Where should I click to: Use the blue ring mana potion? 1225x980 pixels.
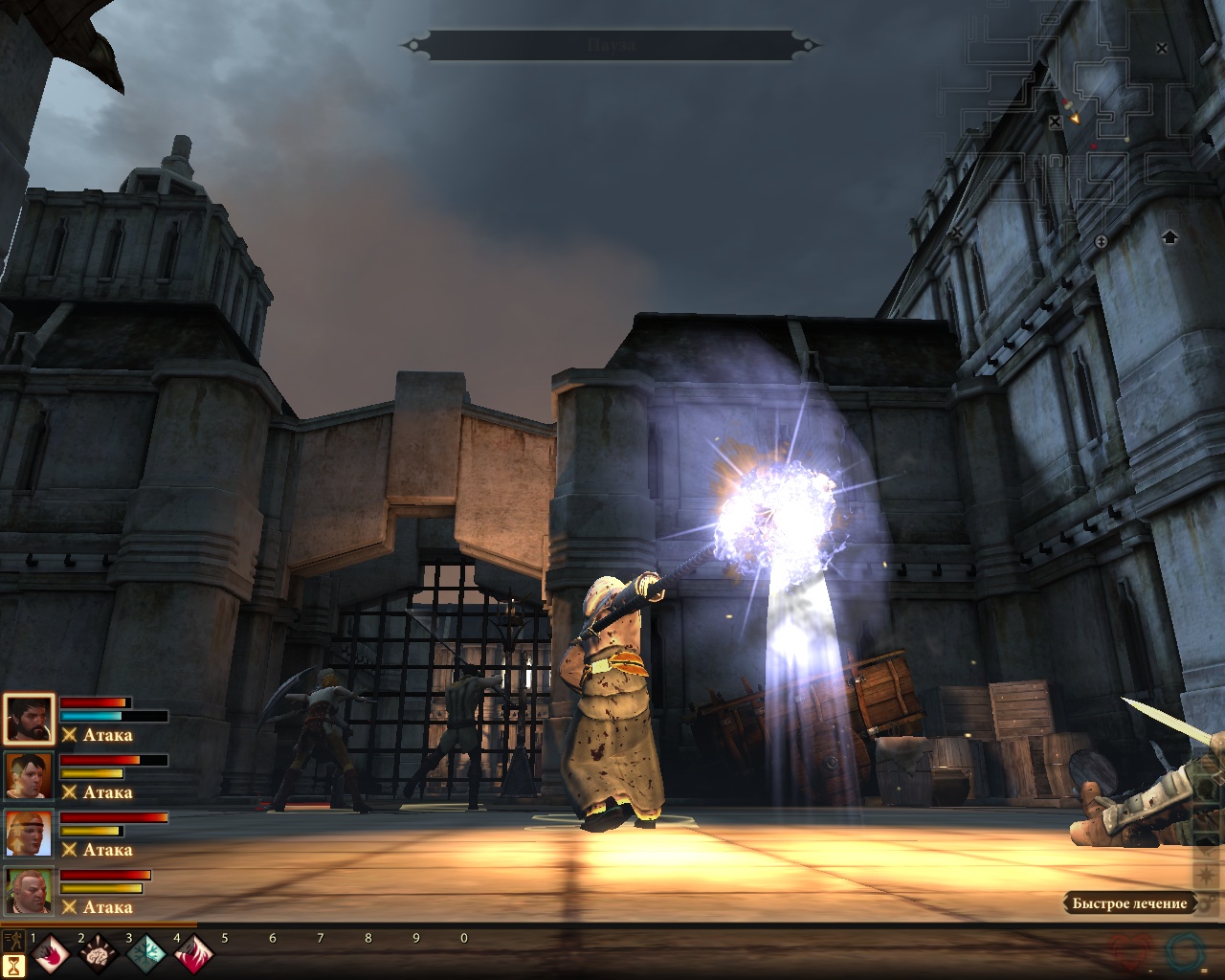point(1185,951)
